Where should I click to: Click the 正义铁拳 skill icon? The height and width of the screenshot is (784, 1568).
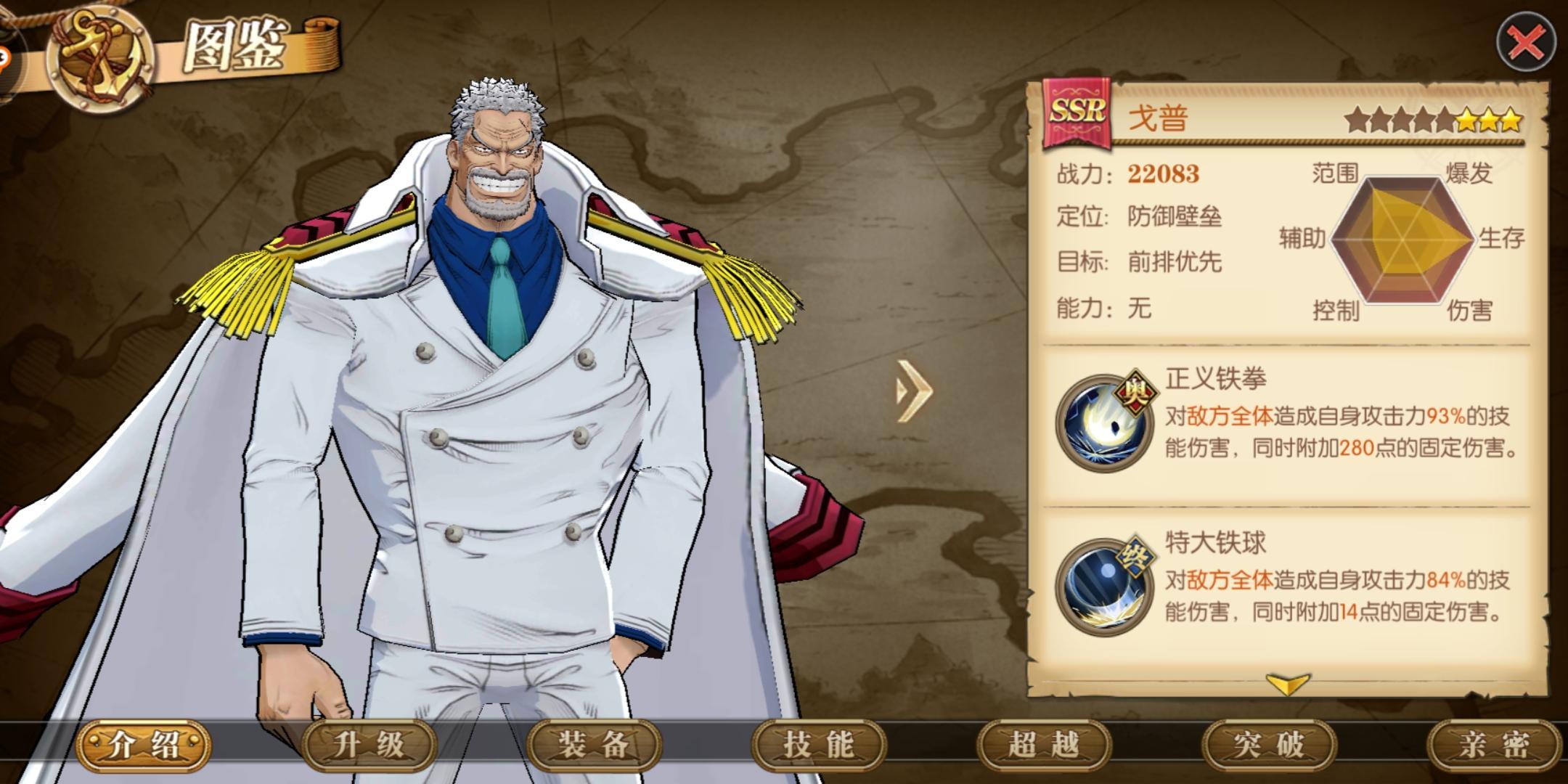[x=1105, y=422]
